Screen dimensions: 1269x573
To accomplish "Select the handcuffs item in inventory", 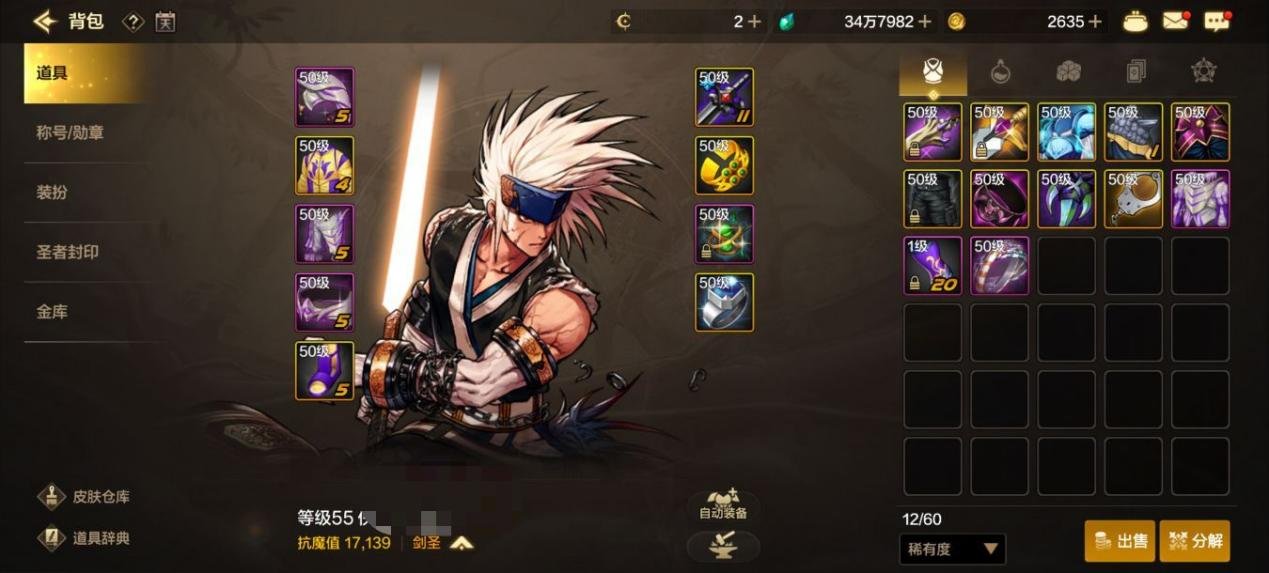I will [1133, 199].
